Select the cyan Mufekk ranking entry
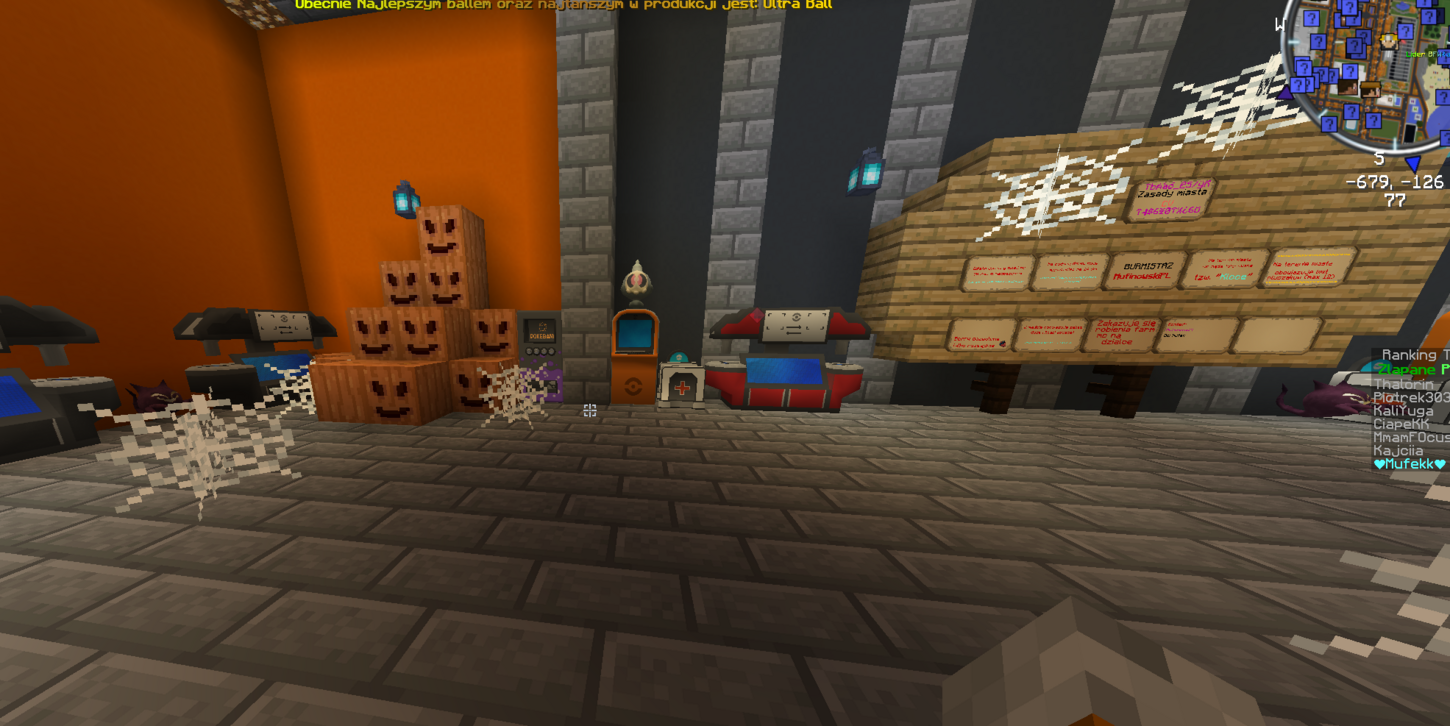The height and width of the screenshot is (726, 1450). point(1410,464)
